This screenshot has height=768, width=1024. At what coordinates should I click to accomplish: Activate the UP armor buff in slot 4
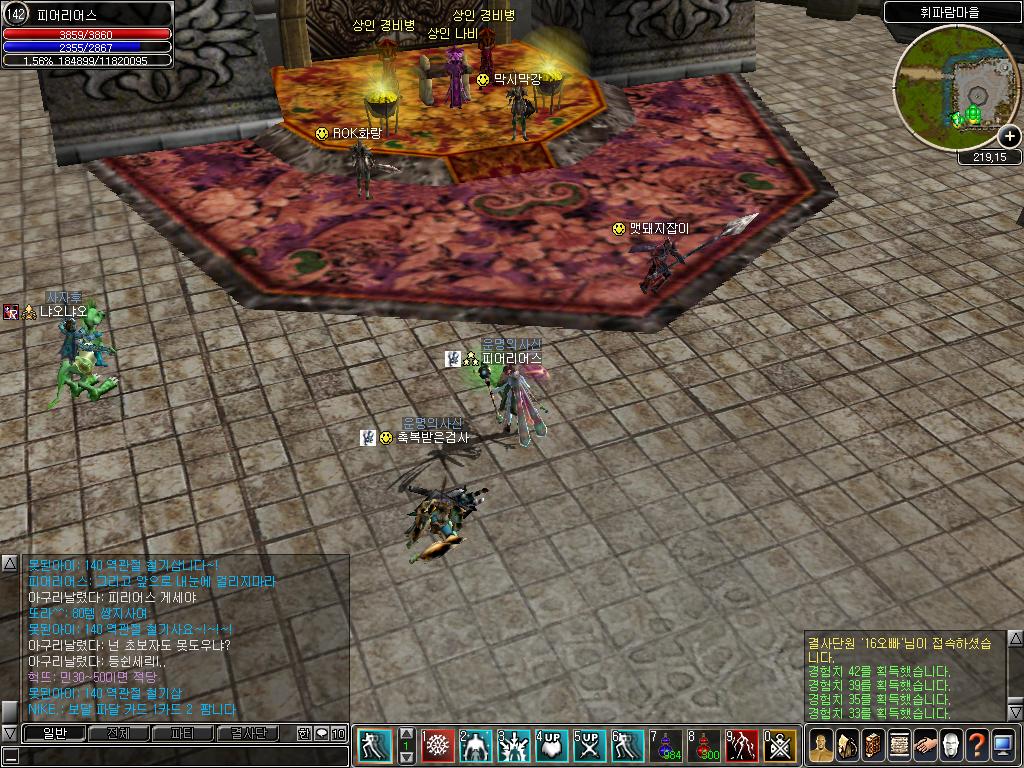pos(552,746)
